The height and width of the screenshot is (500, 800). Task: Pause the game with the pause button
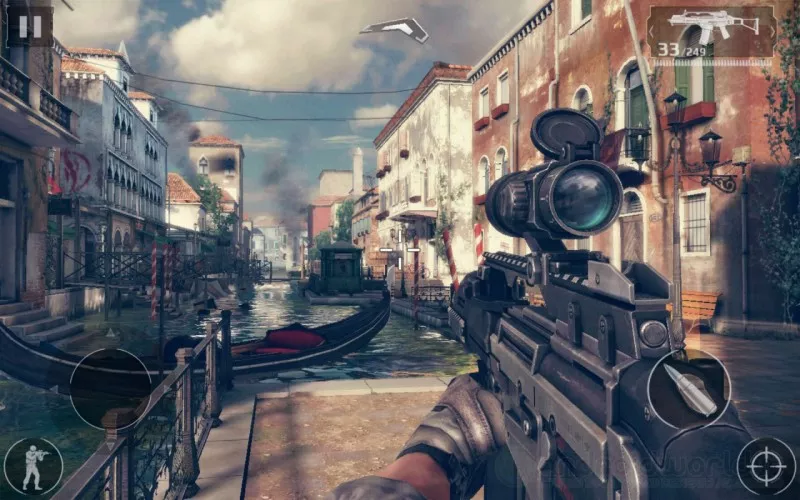point(30,26)
